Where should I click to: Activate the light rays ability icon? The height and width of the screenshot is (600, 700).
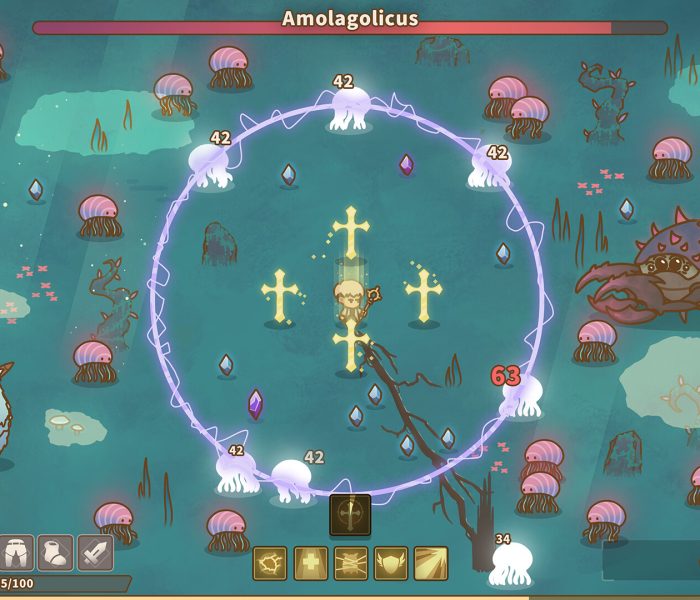point(430,563)
